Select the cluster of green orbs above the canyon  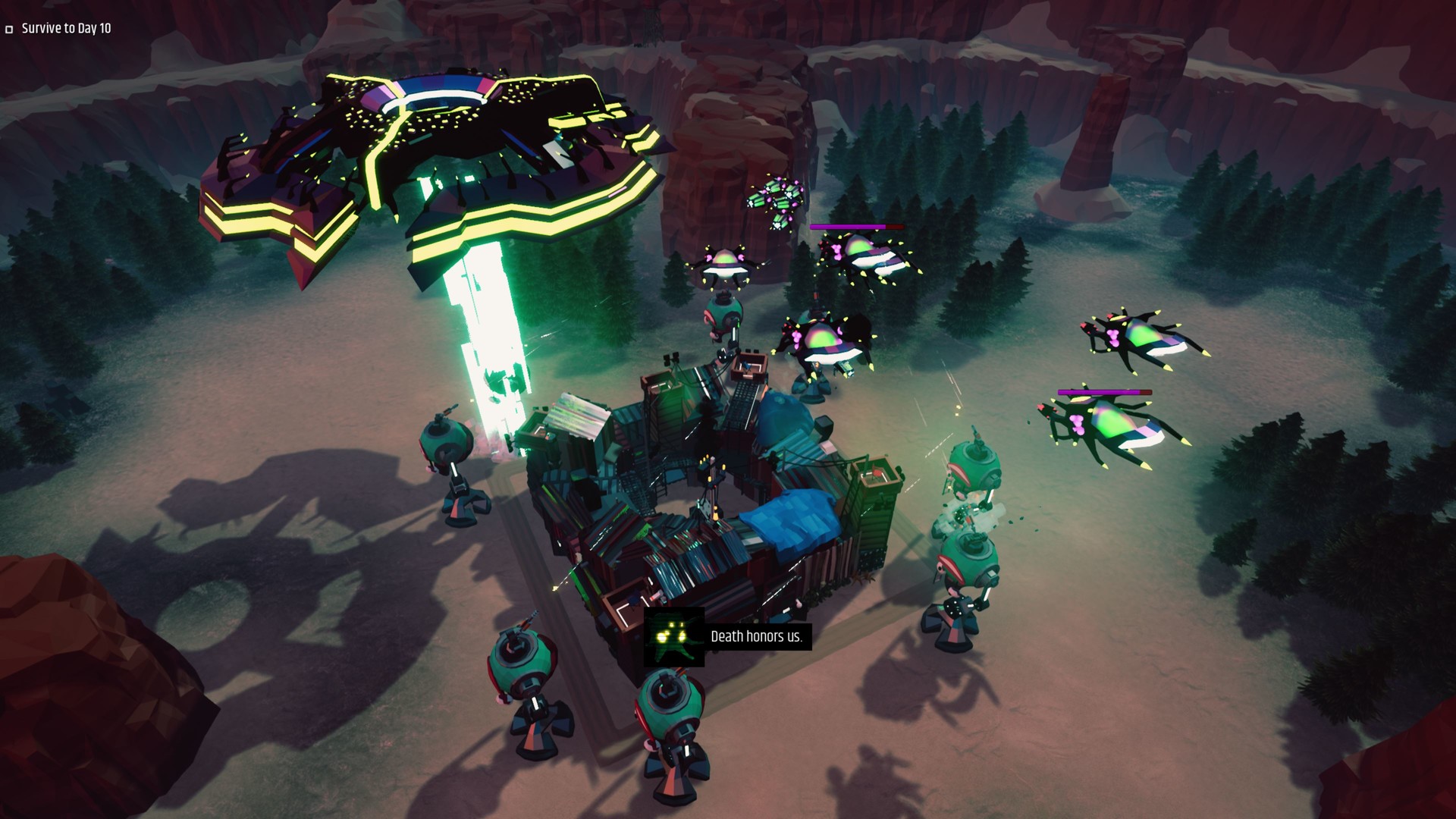pyautogui.click(x=775, y=201)
